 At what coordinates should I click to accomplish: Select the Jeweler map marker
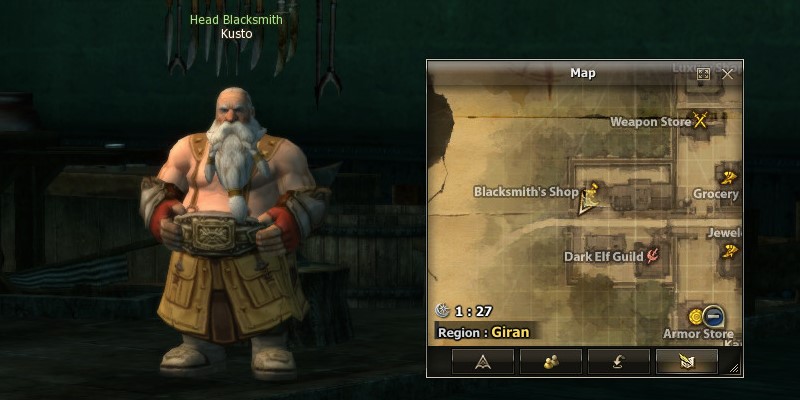[731, 250]
